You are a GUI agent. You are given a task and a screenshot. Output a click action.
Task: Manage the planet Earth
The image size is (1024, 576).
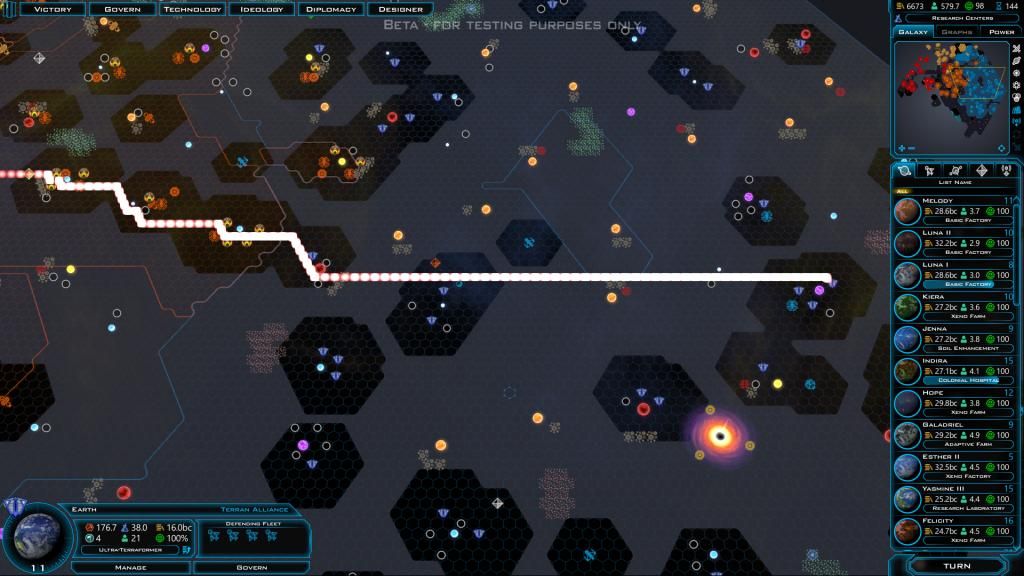coord(133,567)
